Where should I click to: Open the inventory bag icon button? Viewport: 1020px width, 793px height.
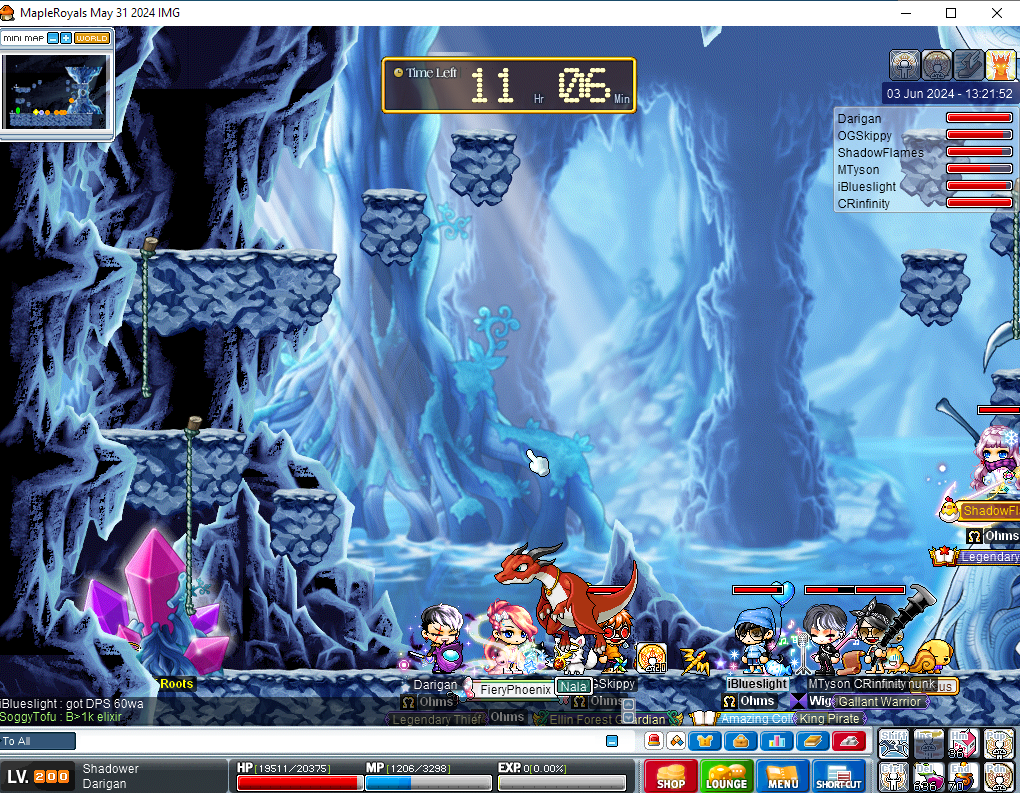(x=741, y=741)
